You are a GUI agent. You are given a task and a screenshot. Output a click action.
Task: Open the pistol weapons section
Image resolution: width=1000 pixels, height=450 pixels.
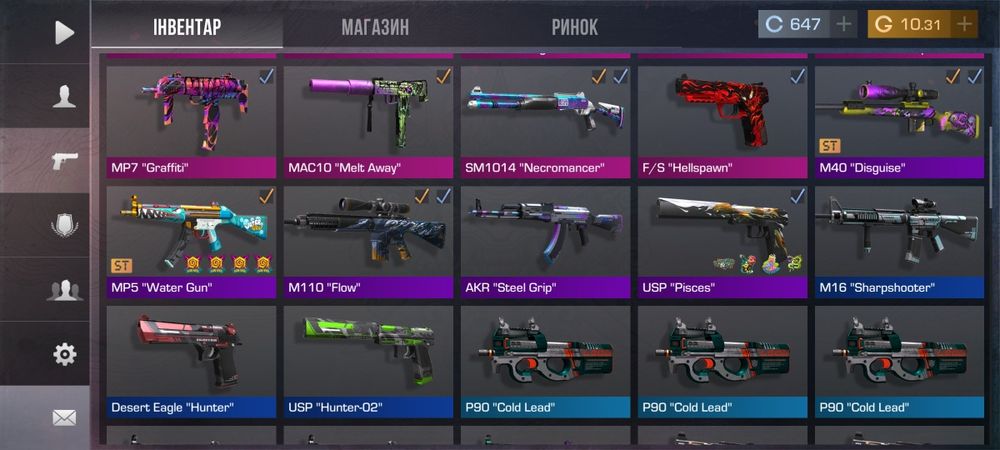coord(64,159)
